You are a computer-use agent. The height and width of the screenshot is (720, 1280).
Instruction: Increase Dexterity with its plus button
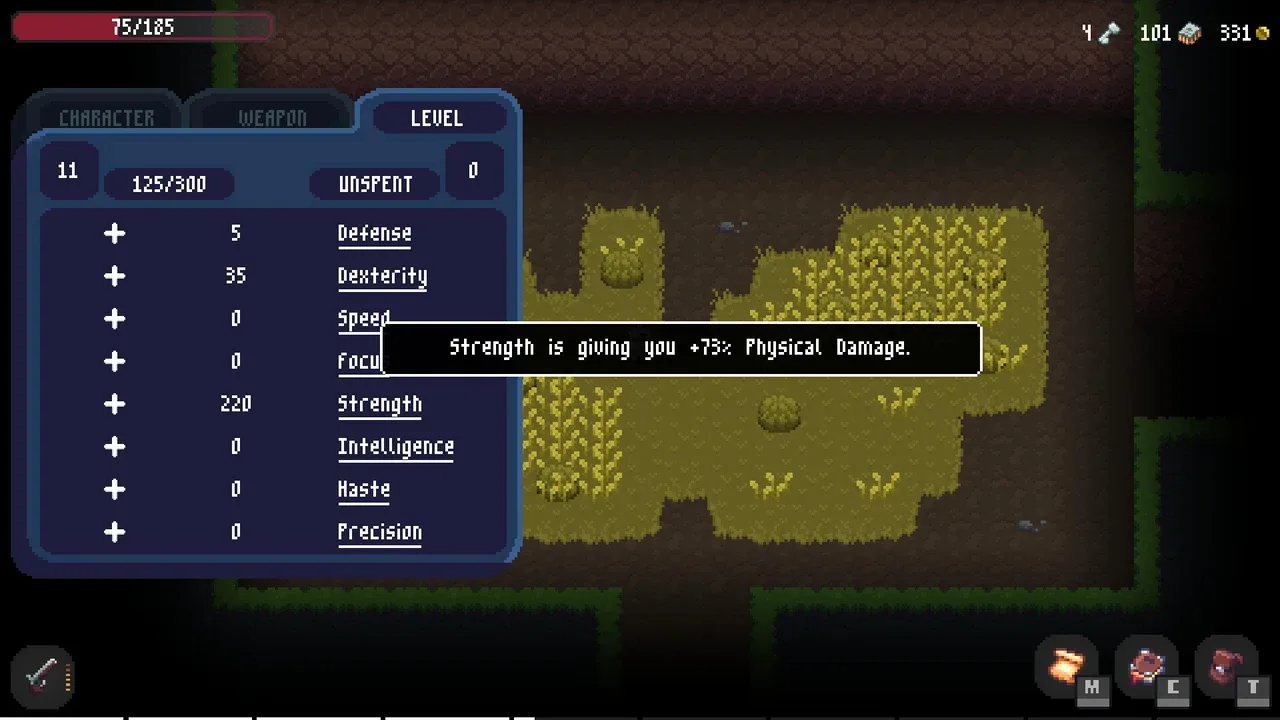[x=115, y=276]
